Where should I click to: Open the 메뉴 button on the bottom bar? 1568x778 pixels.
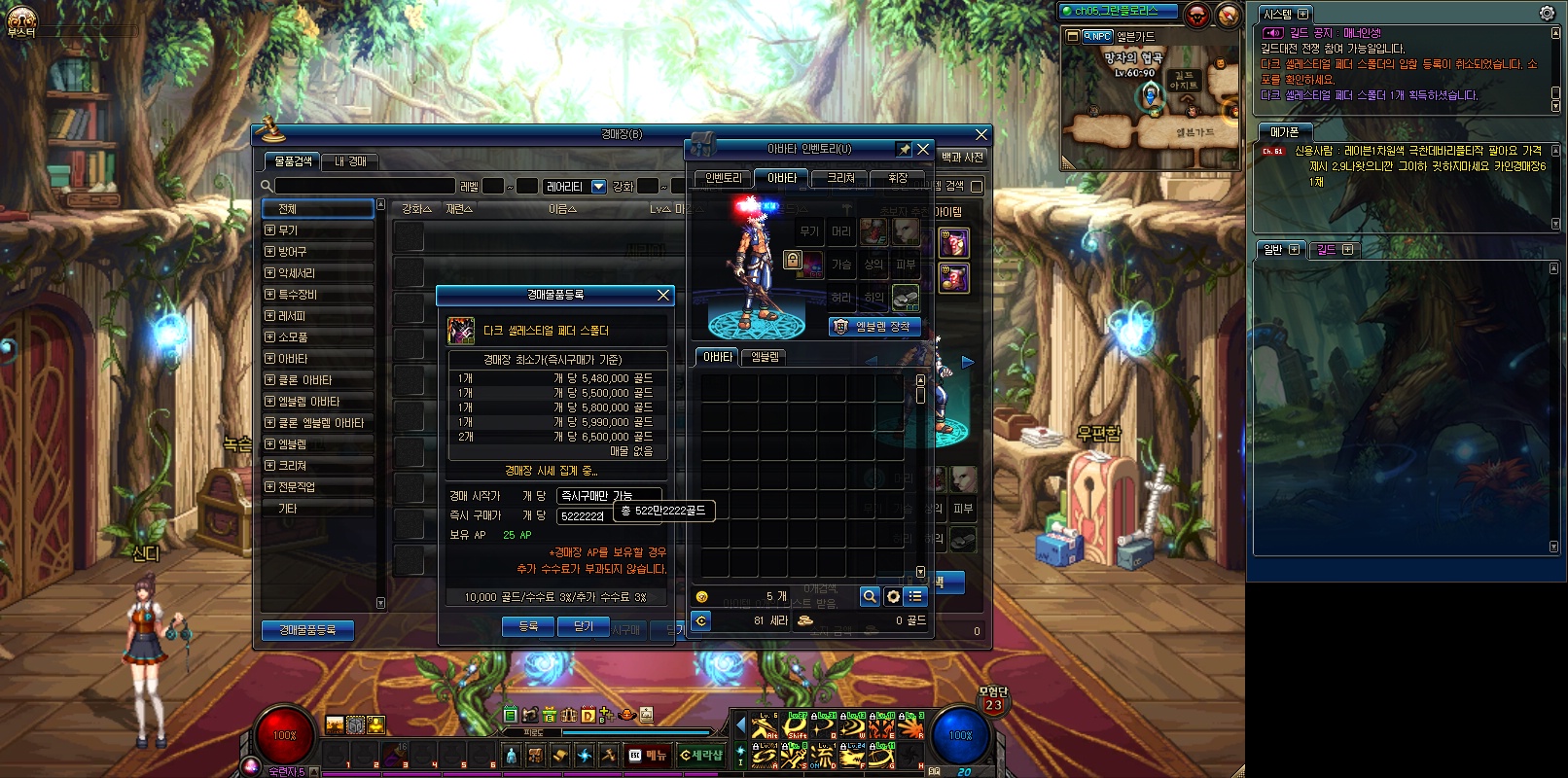[648, 755]
